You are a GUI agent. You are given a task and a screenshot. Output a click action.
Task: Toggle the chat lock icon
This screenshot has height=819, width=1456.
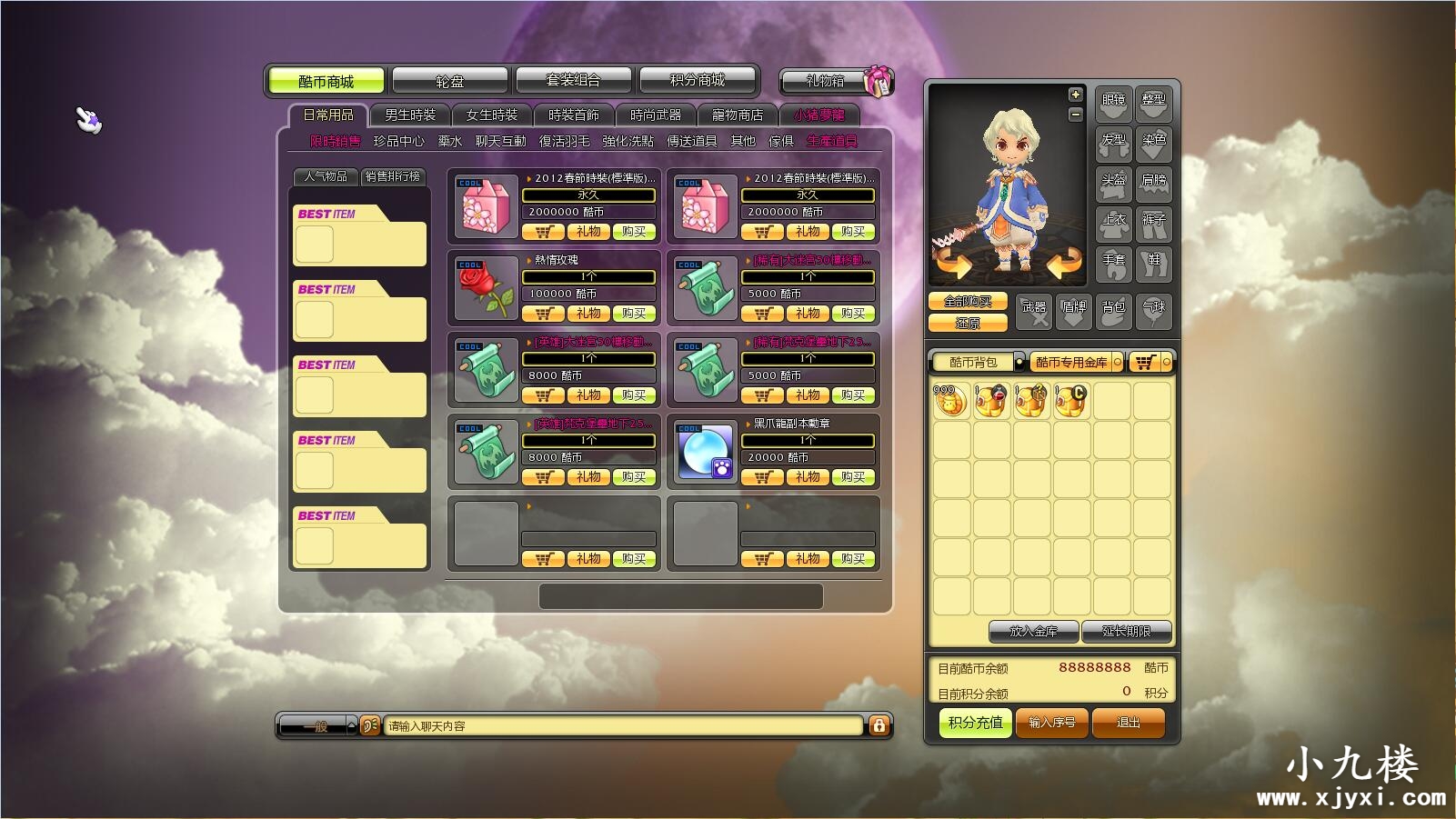point(879,725)
